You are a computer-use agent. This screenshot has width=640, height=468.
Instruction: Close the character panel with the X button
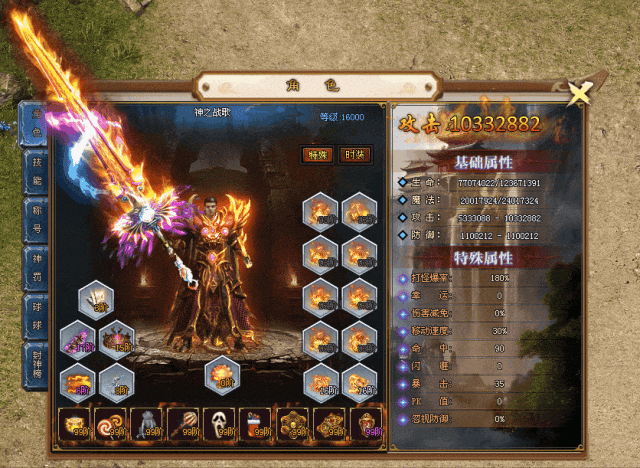[x=578, y=93]
